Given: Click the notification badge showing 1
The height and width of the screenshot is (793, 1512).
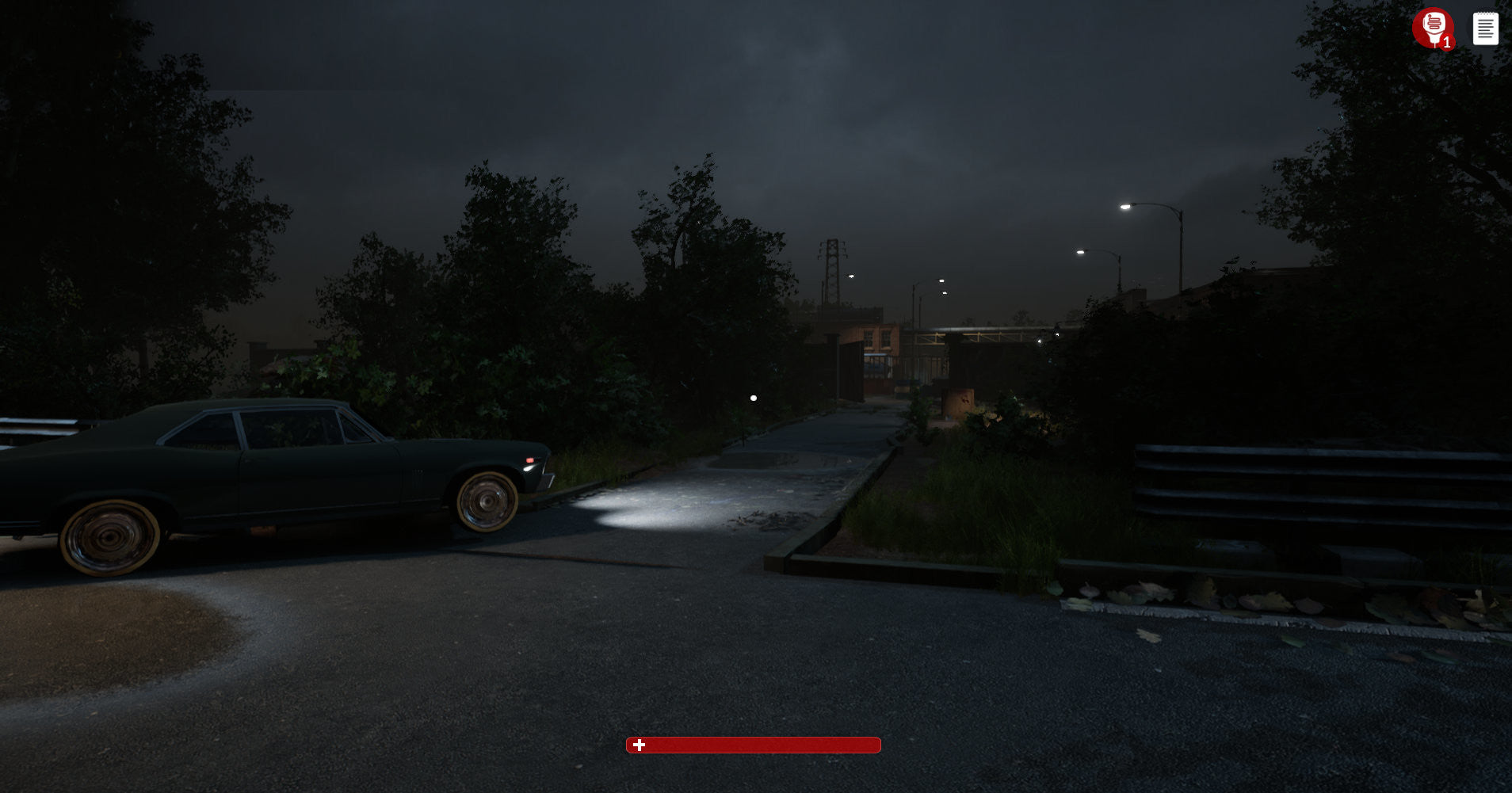Looking at the screenshot, I should click(x=1448, y=43).
